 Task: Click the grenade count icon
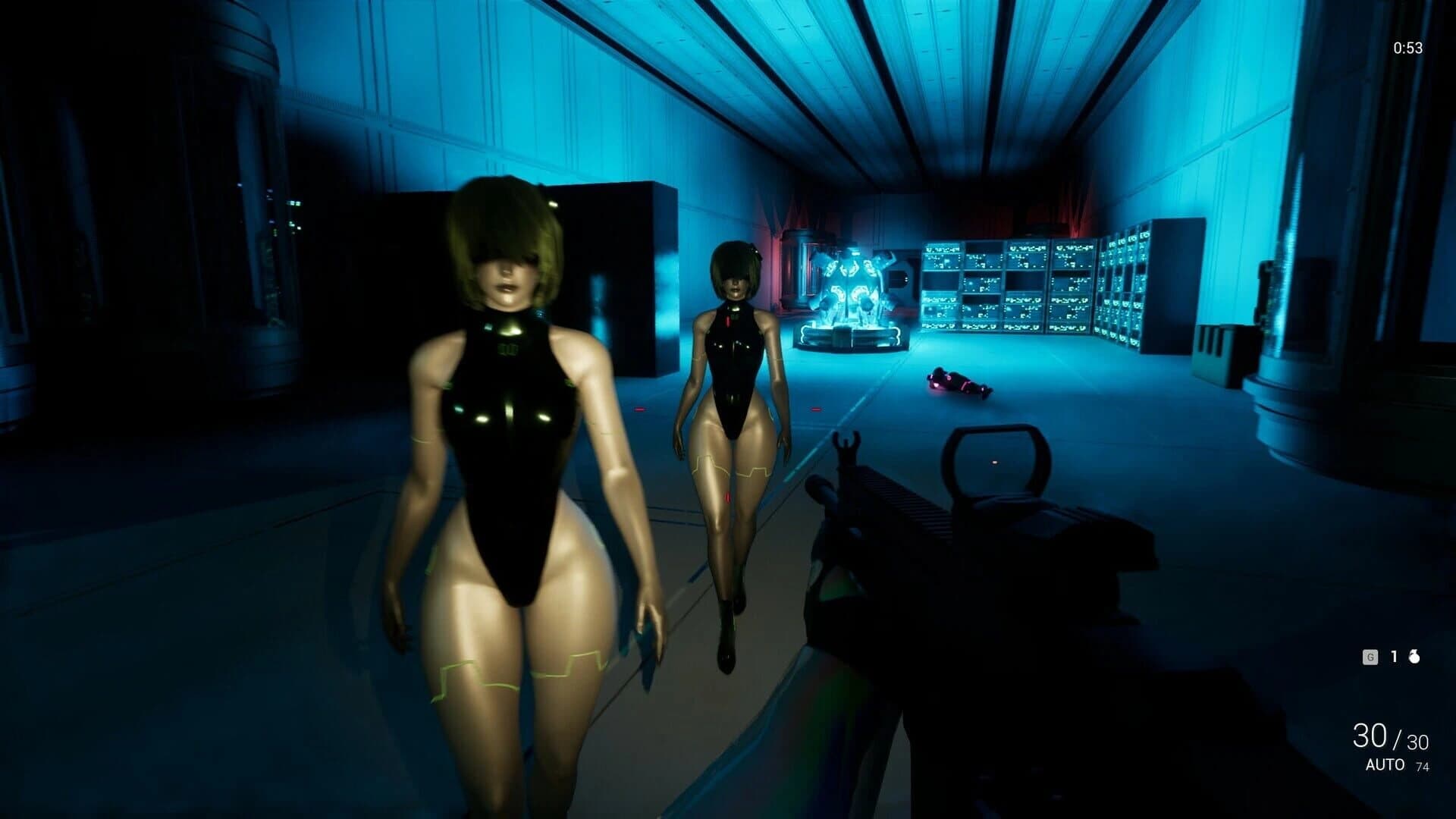coord(1415,657)
